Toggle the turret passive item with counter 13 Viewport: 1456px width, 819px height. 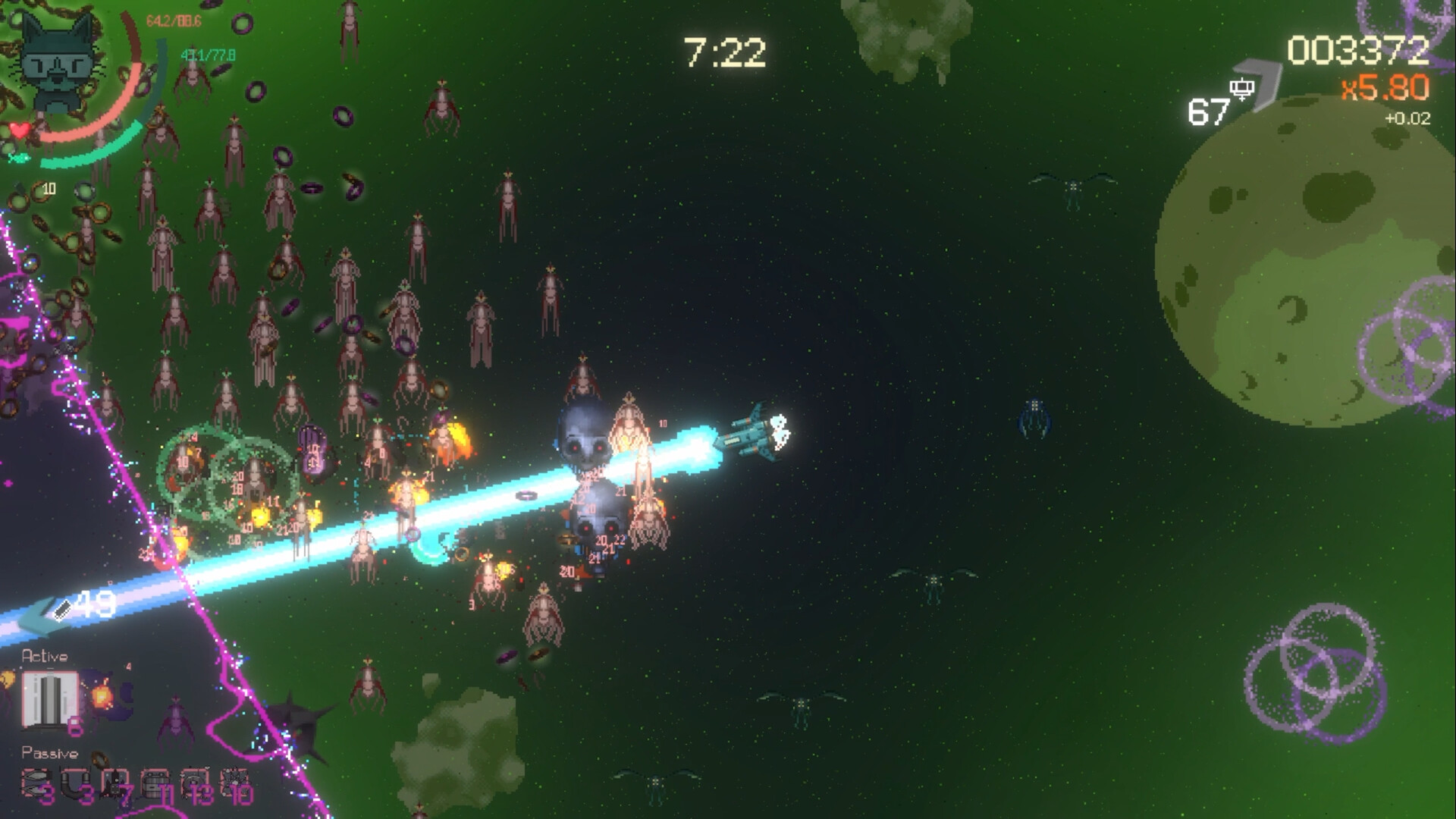tap(193, 783)
